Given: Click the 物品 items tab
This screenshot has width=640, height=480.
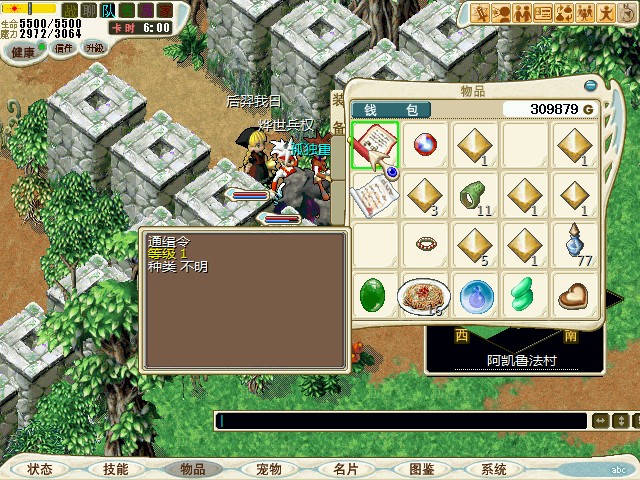Looking at the screenshot, I should [192, 469].
